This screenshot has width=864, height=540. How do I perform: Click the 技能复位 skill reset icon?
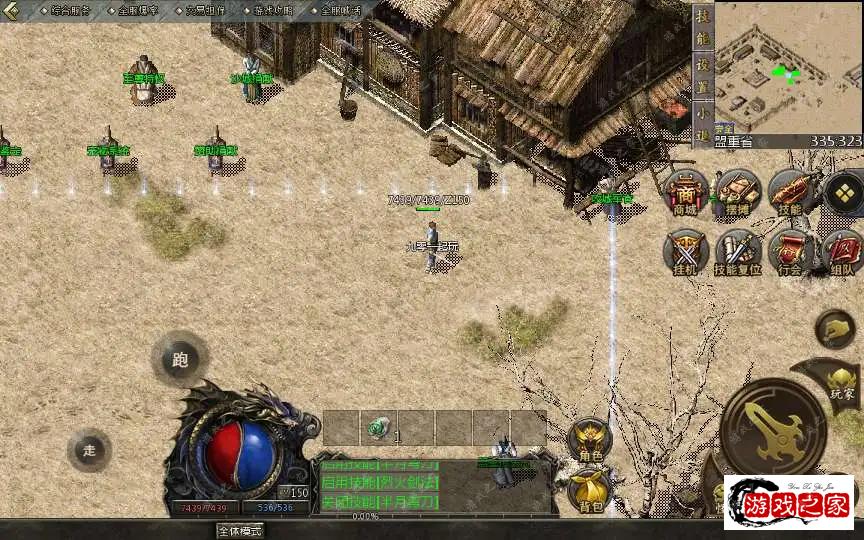(738, 251)
